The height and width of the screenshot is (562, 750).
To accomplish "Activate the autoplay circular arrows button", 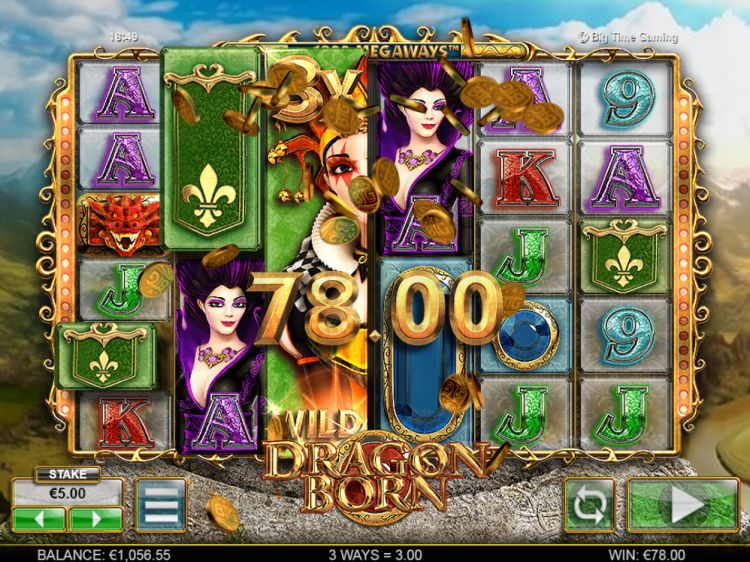I will click(589, 506).
